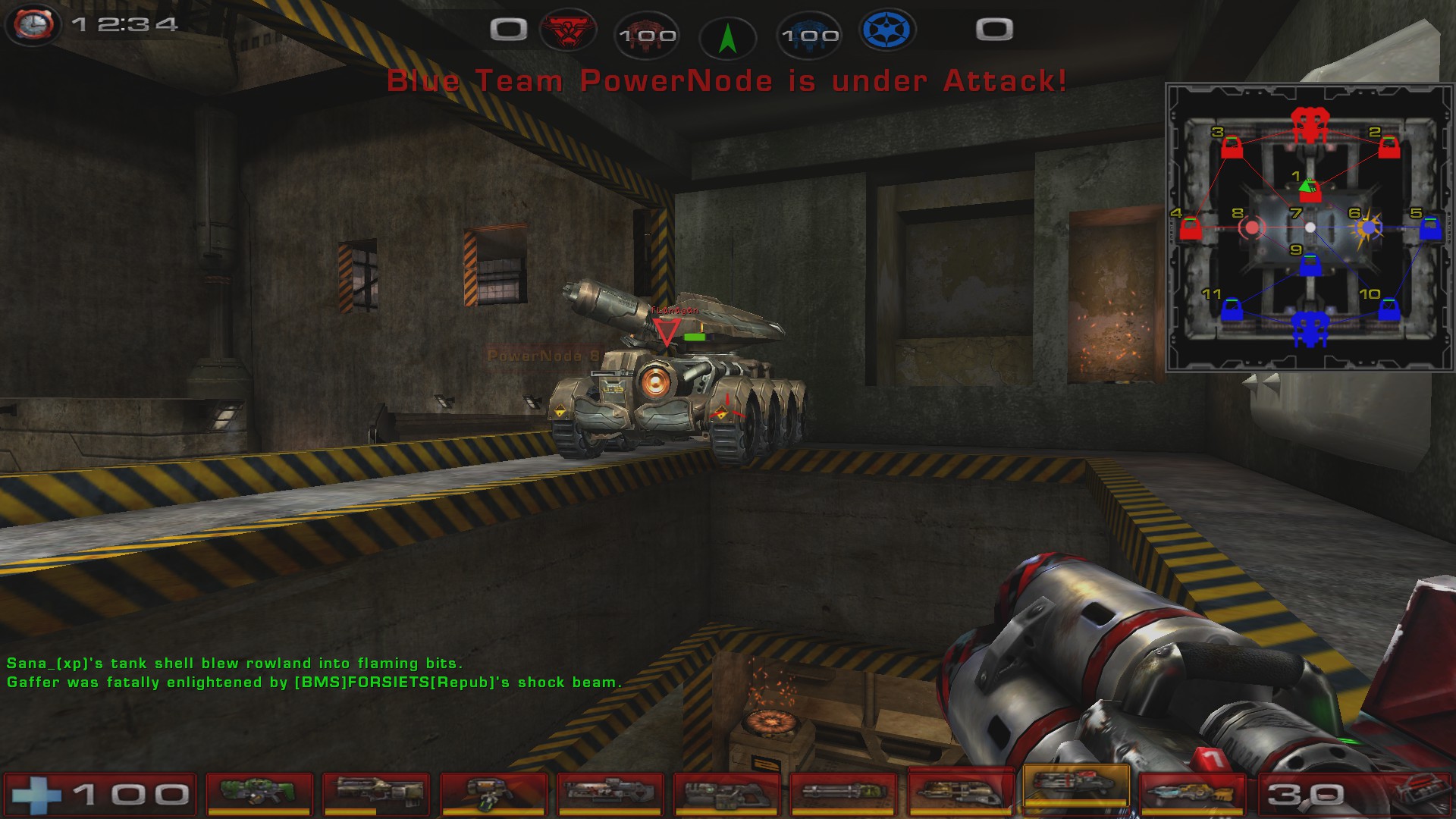Select the attacked PowerNode 6 on minimap
Image resolution: width=1456 pixels, height=819 pixels.
click(x=1368, y=227)
